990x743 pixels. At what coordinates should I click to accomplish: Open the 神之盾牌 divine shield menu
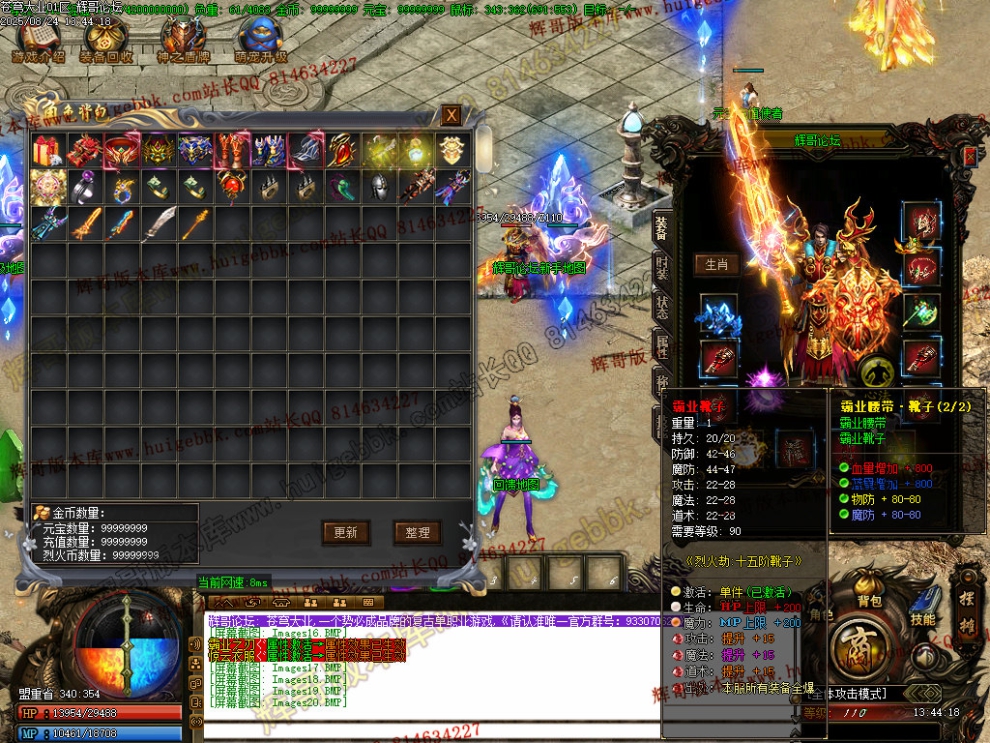click(182, 40)
